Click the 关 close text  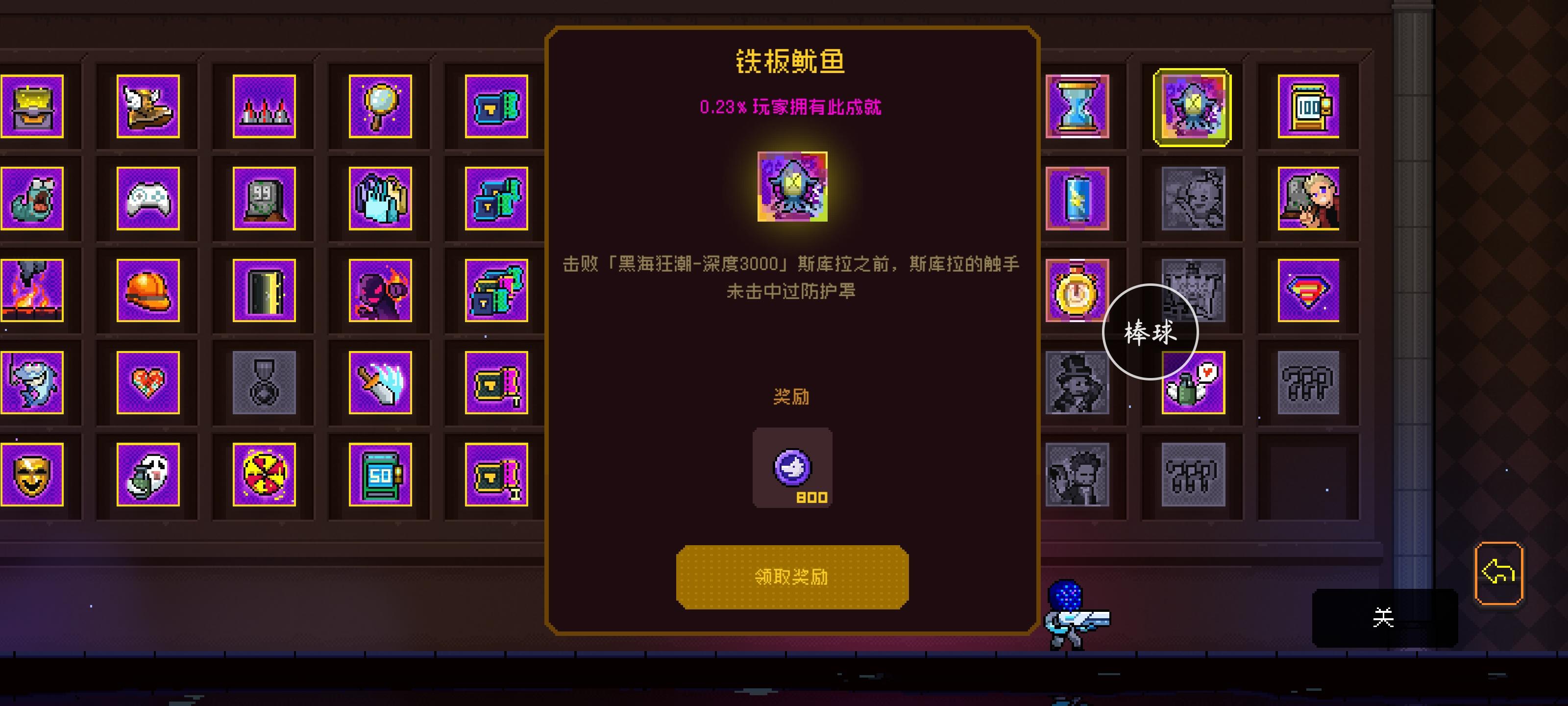(1384, 618)
